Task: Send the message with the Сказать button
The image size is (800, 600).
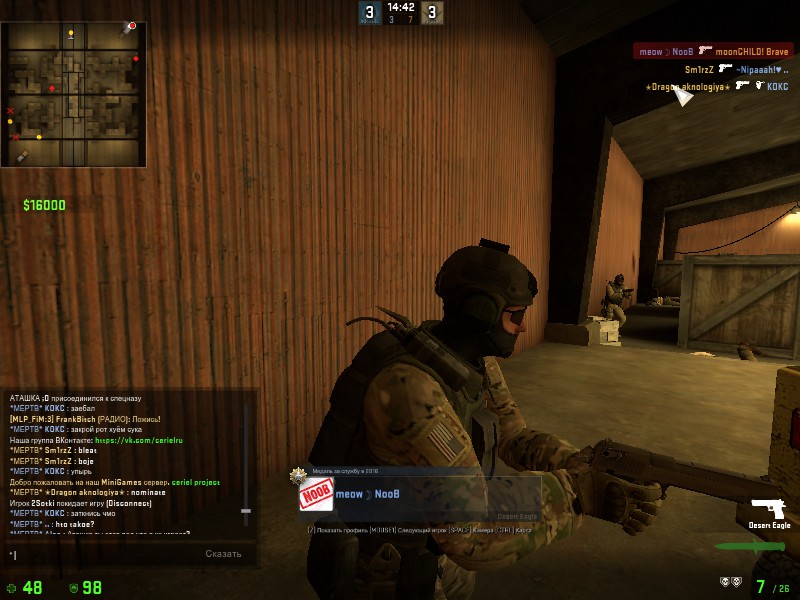Action: [x=223, y=553]
